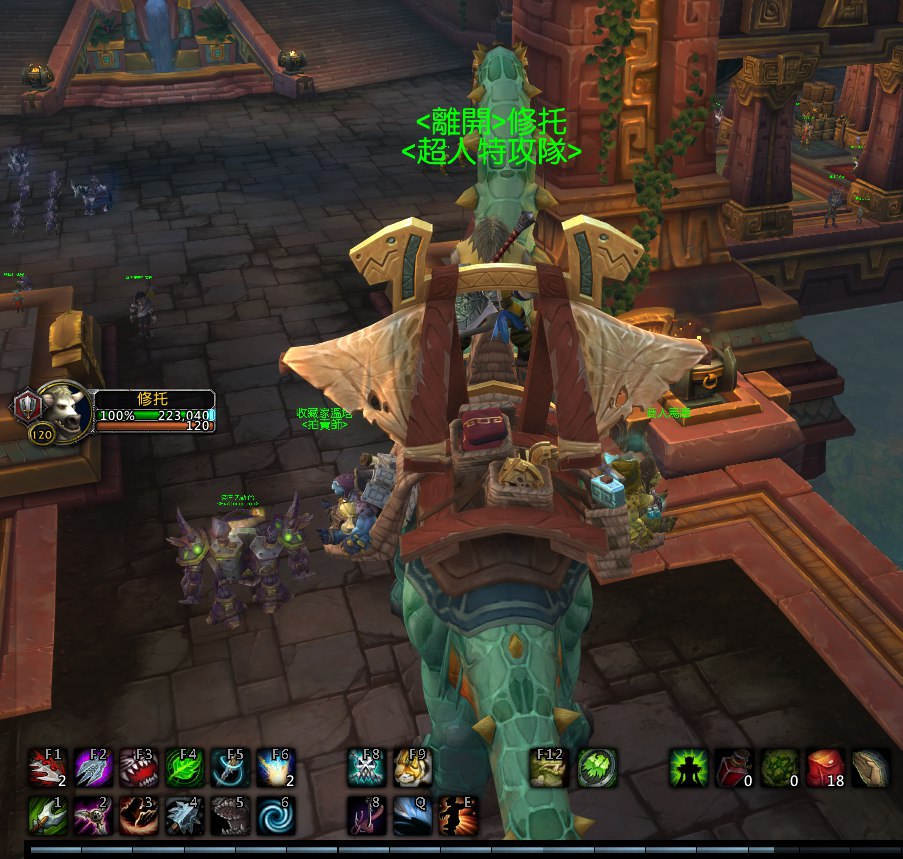Trigger the fanged red maw ability on F3
The image size is (903, 859).
(x=139, y=768)
